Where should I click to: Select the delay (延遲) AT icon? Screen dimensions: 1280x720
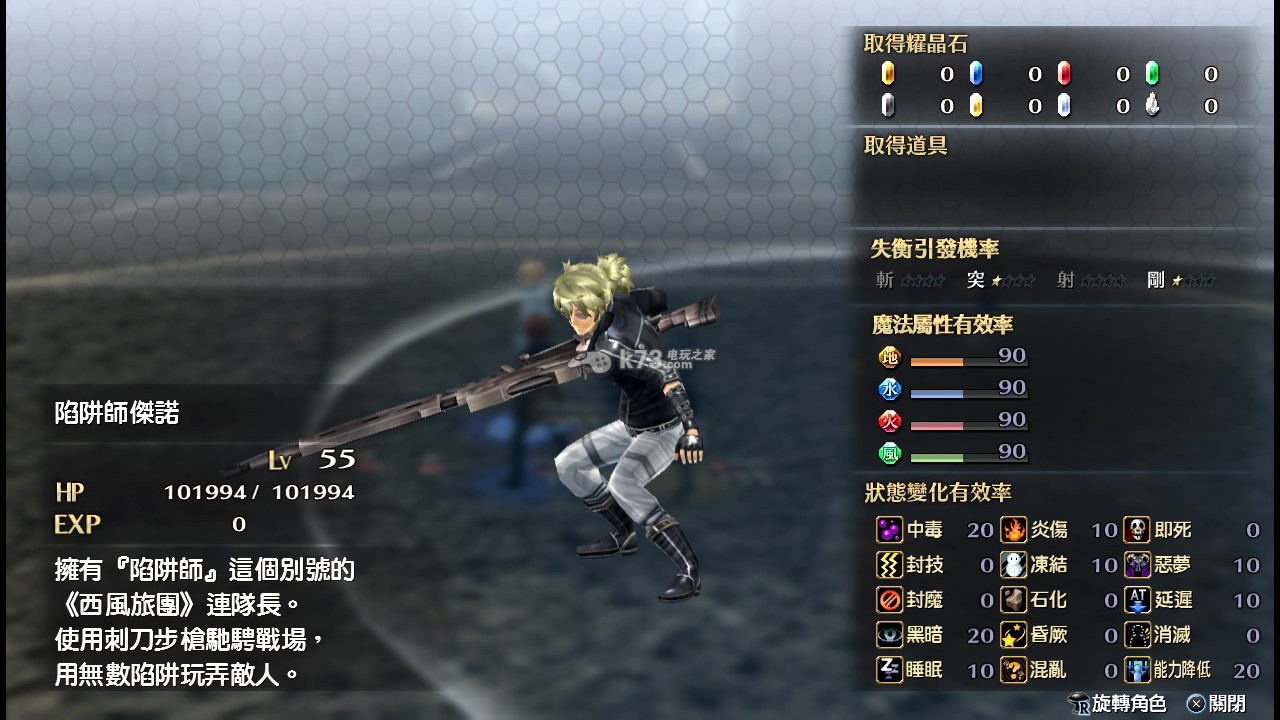point(1137,600)
